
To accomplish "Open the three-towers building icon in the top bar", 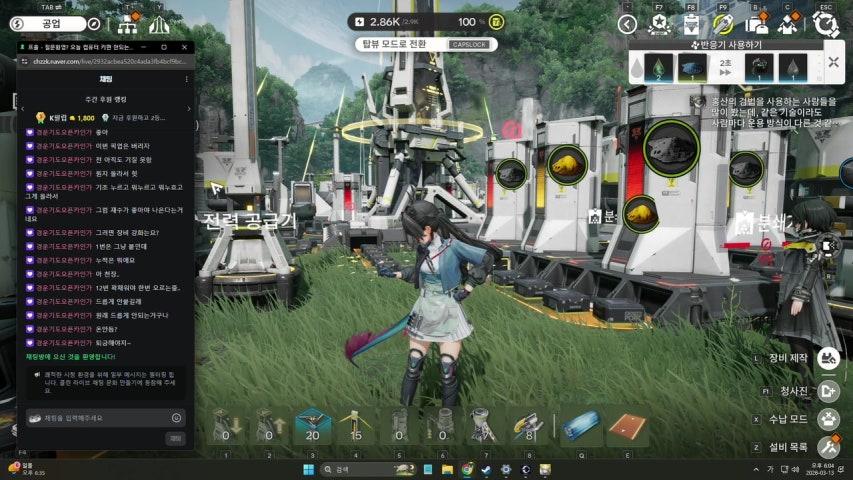I will (x=158, y=24).
